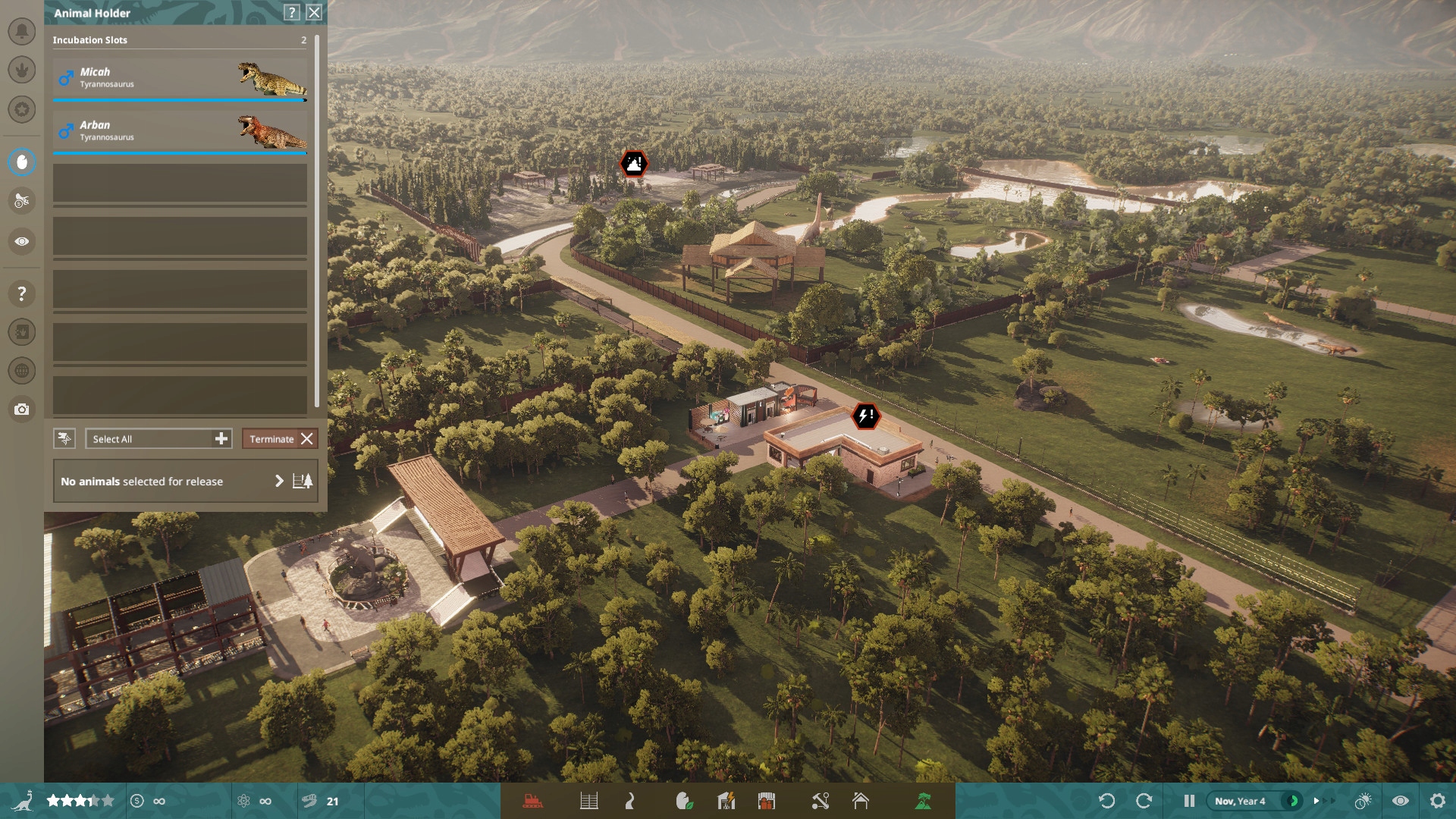Toggle UI visibility with the eye icon
This screenshot has width=1456, height=819.
point(1399,801)
